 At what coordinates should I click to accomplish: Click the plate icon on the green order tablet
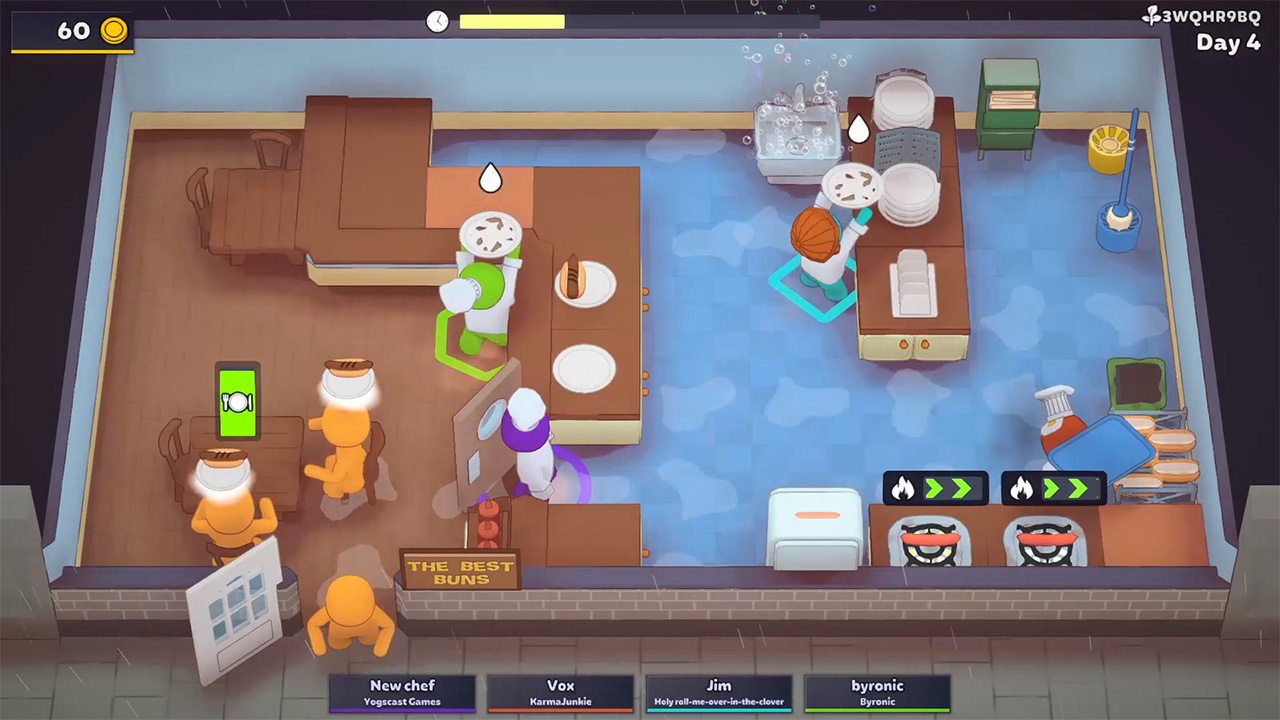pos(239,403)
